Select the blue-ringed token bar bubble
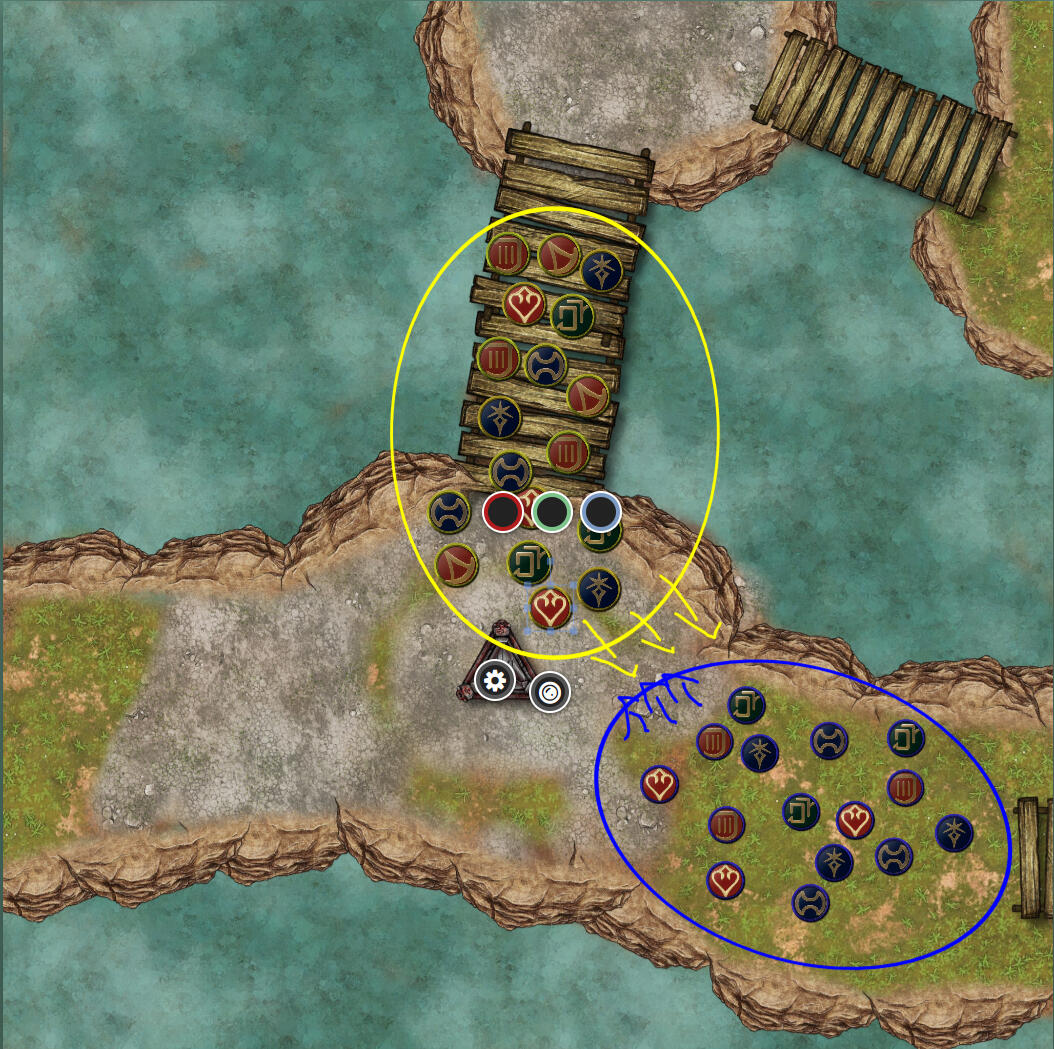Viewport: 1054px width, 1049px height. 600,512
